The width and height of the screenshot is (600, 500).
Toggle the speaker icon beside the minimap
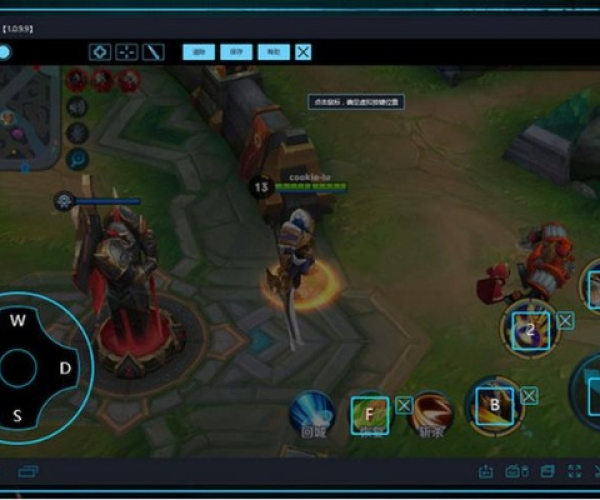point(77,107)
